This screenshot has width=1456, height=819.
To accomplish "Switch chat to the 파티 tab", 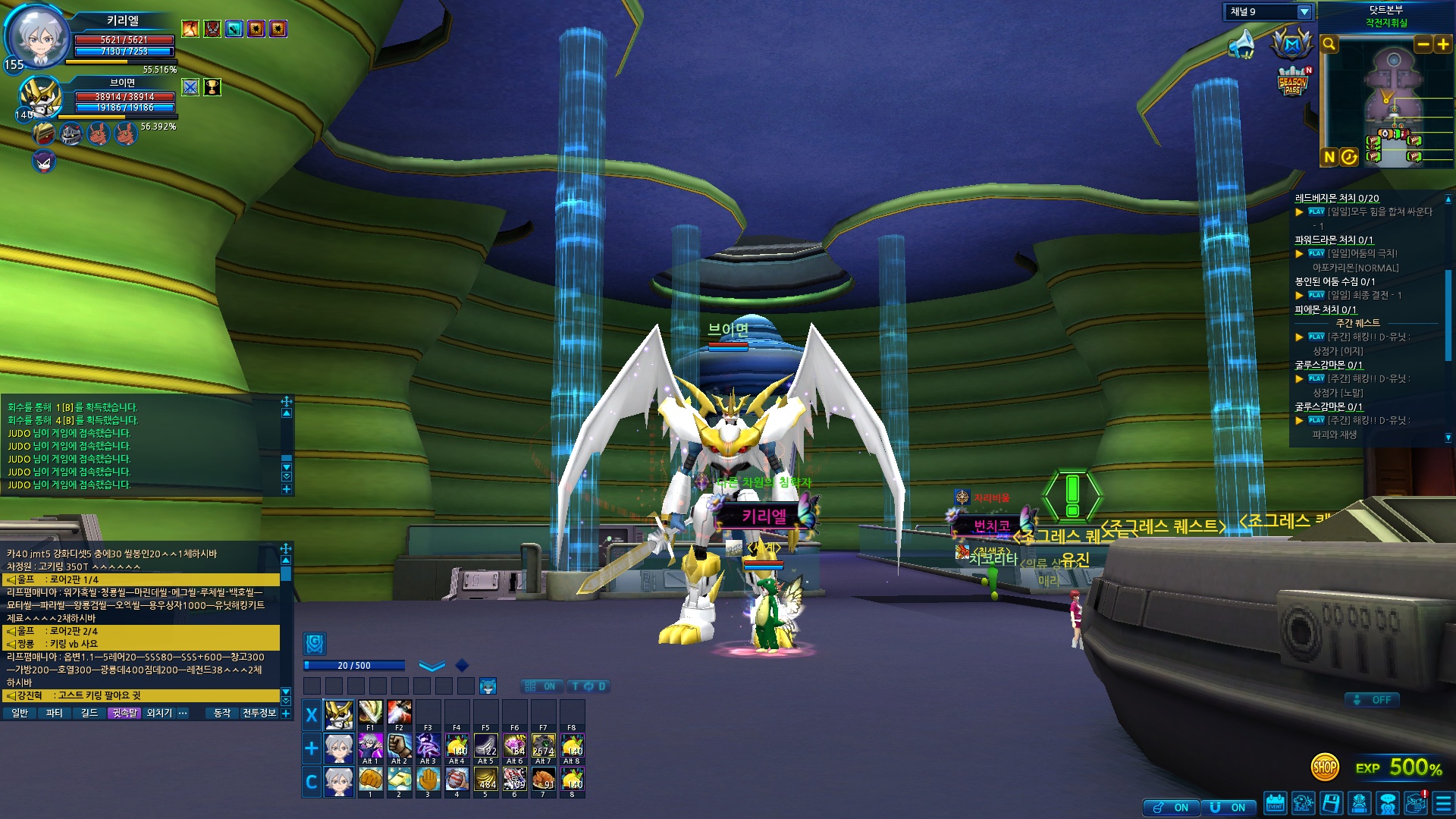I will coord(54,713).
